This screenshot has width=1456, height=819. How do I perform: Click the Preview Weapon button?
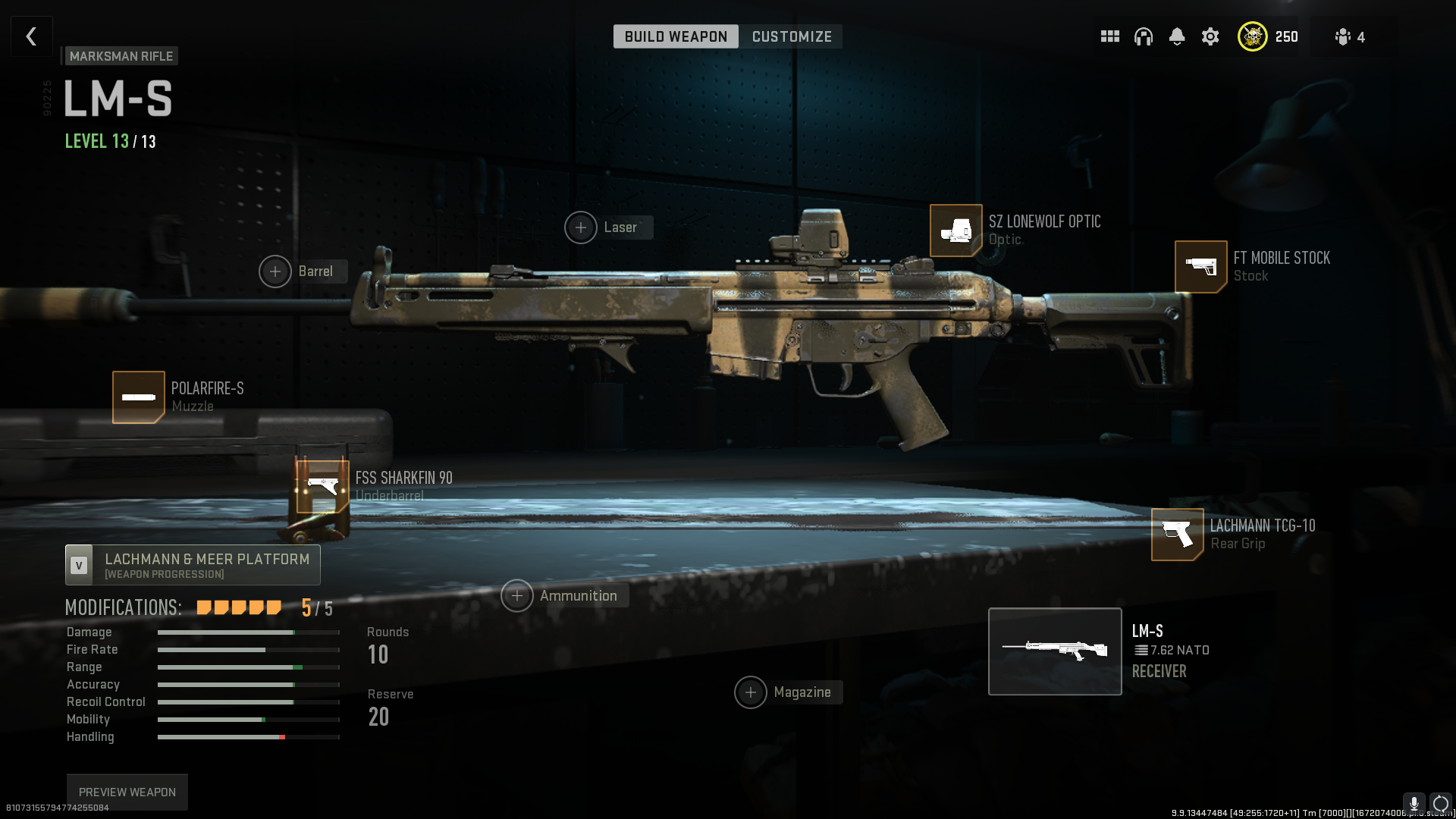[x=127, y=792]
